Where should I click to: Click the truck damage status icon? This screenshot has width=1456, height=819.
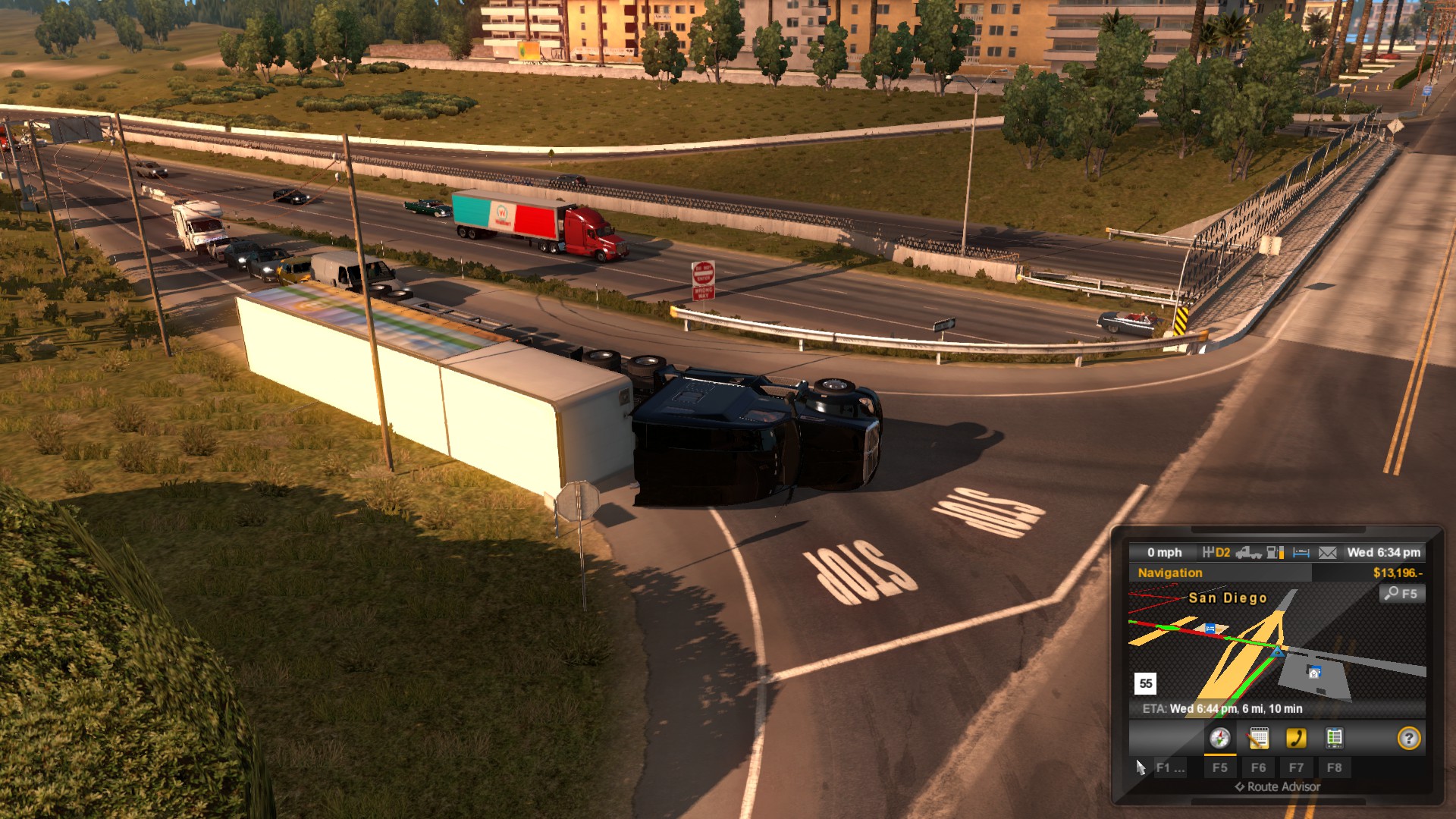coord(1248,553)
